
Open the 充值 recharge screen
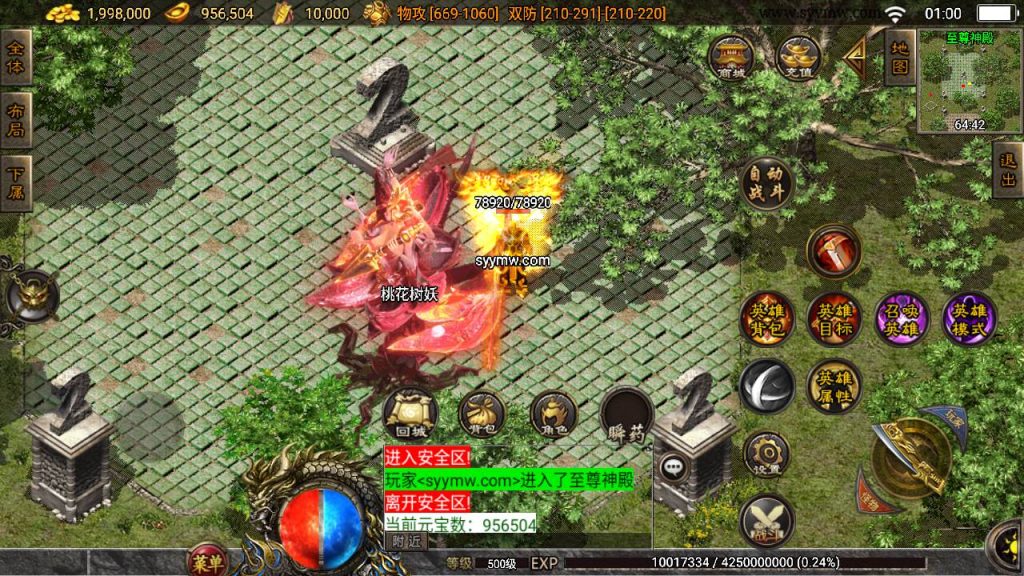click(x=798, y=57)
